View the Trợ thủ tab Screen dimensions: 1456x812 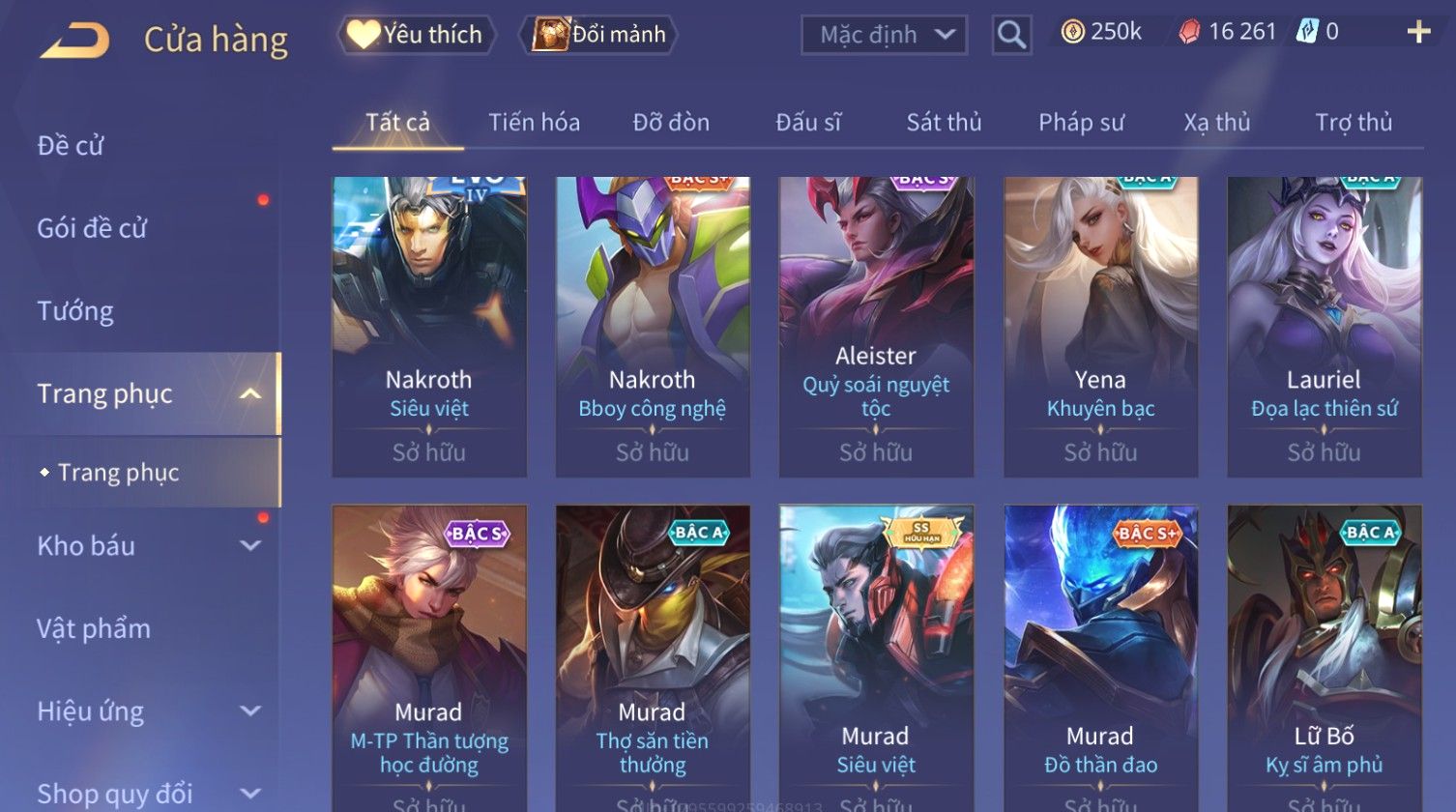point(1354,123)
